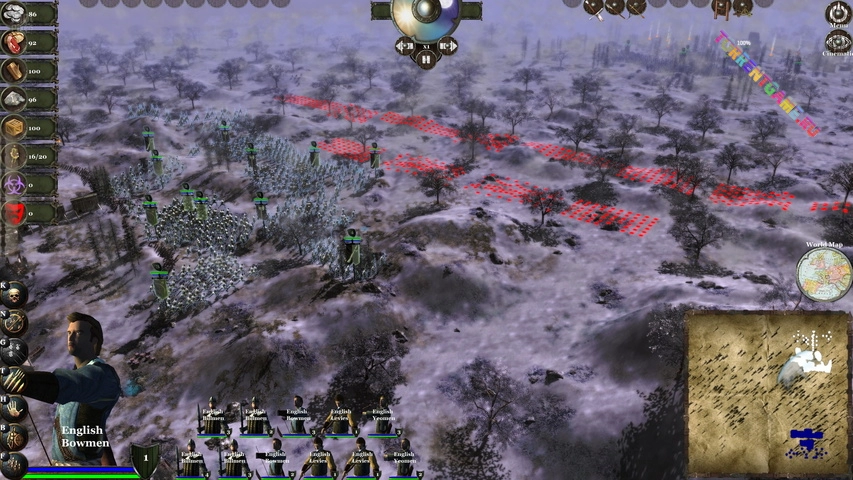Open the Menu button
The image size is (853, 480).
tap(838, 13)
